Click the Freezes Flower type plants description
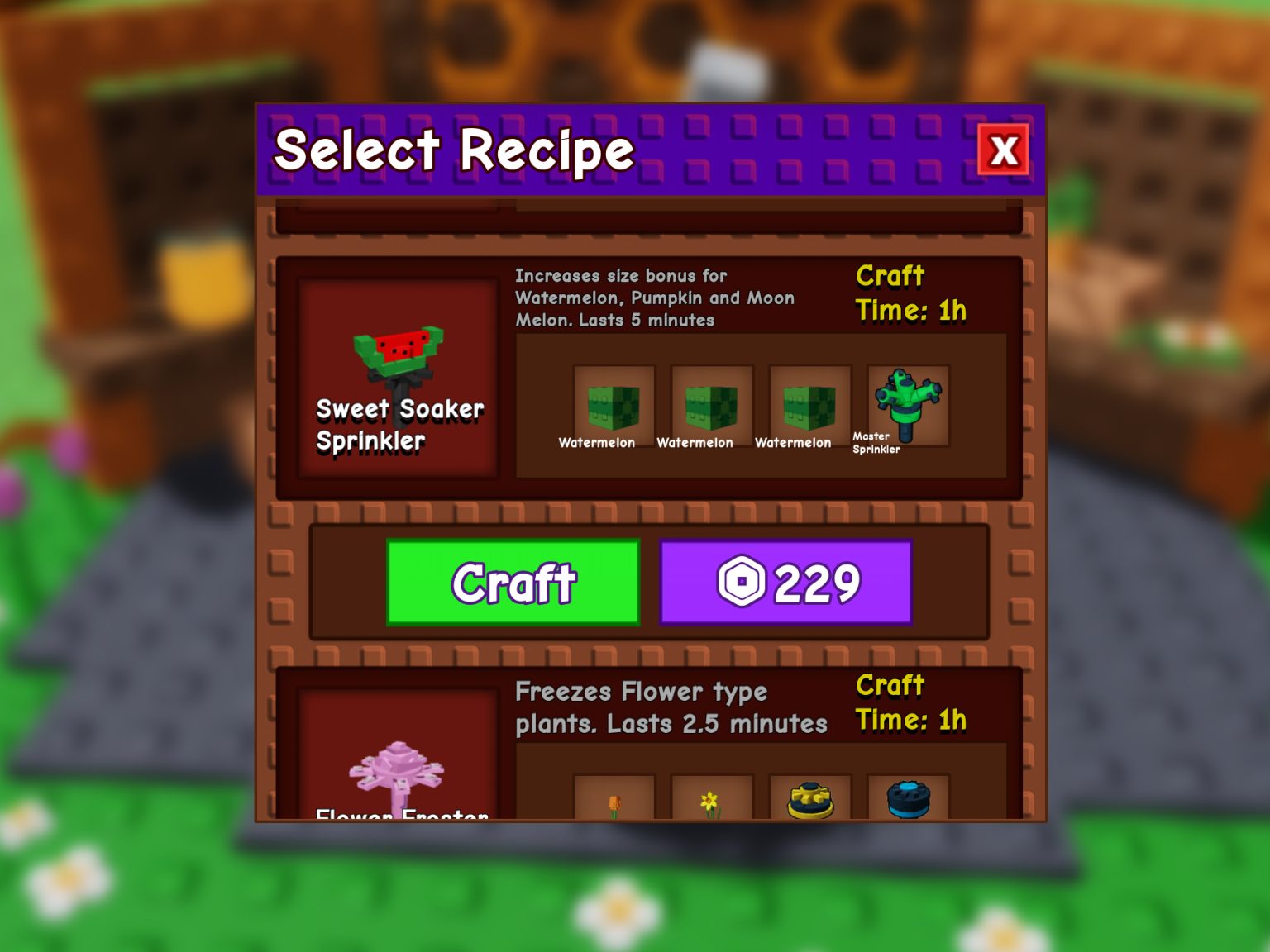Viewport: 1270px width, 952px height. (x=671, y=707)
